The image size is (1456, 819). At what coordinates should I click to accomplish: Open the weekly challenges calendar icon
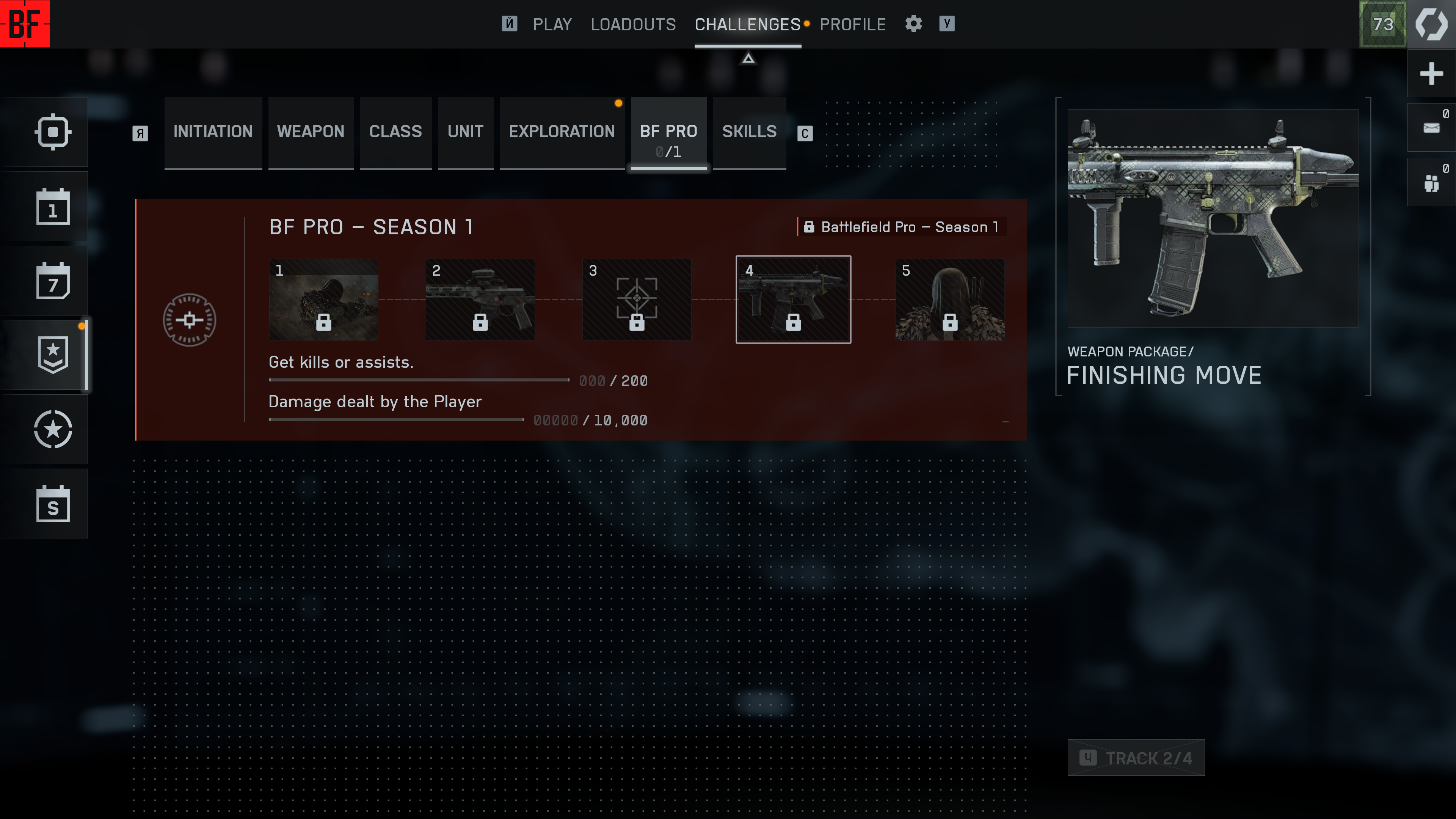click(53, 281)
